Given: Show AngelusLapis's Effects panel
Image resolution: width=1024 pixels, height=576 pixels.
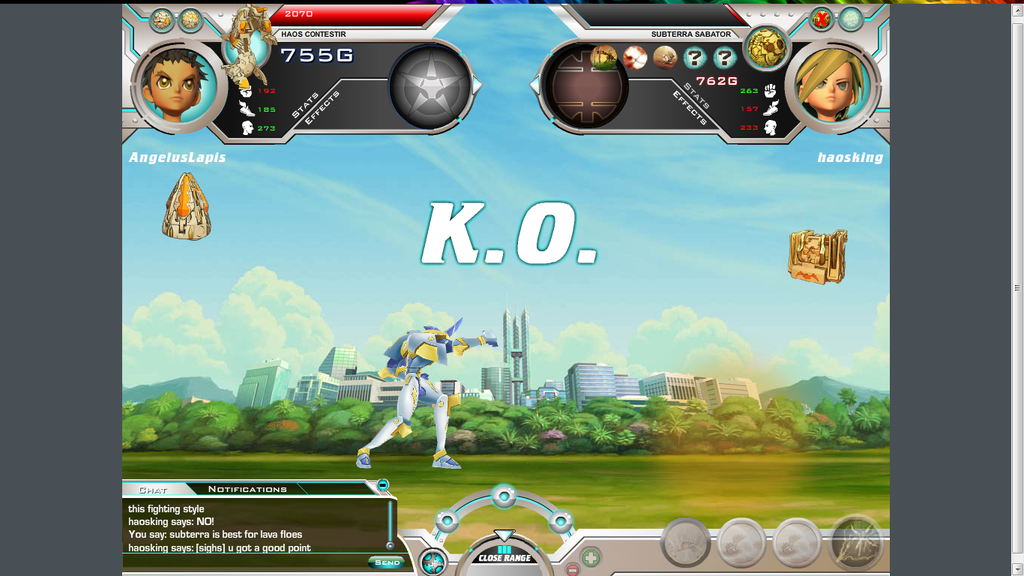Looking at the screenshot, I should (324, 107).
